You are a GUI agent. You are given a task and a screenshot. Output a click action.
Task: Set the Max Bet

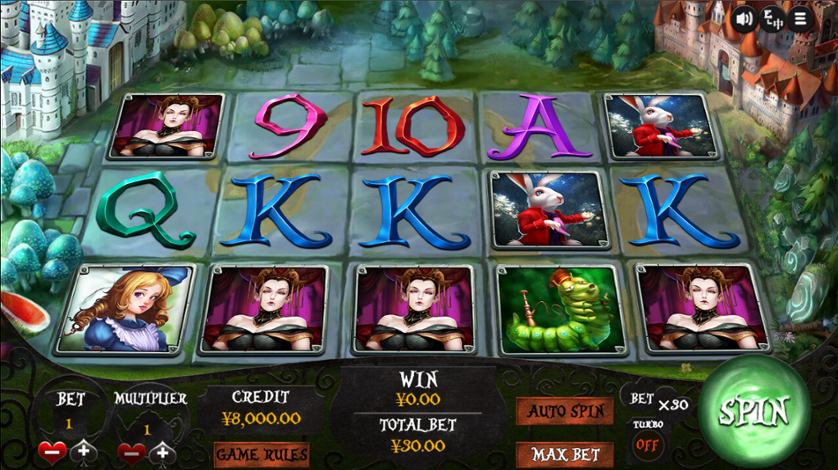click(x=565, y=455)
